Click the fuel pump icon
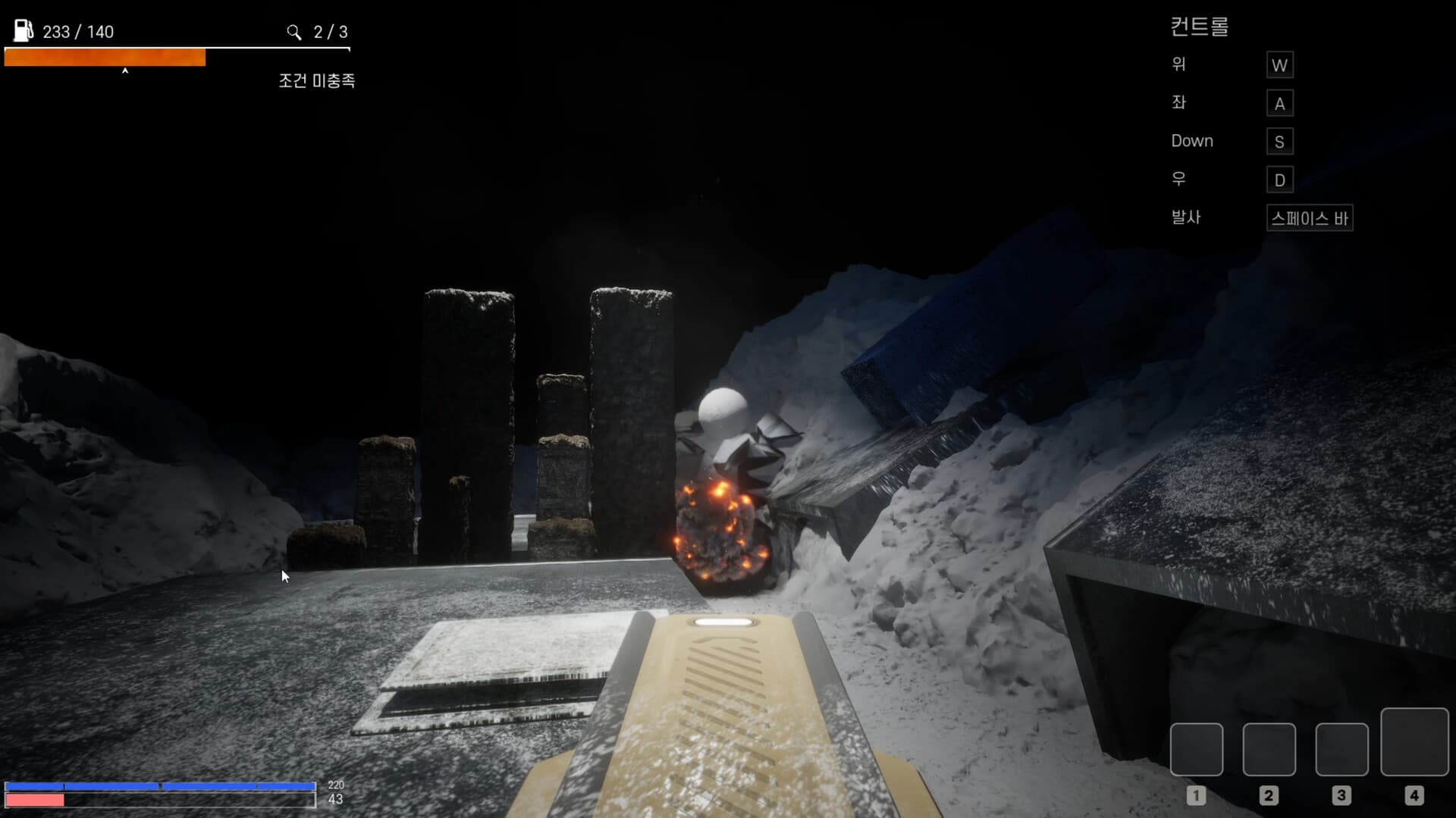Image resolution: width=1456 pixels, height=818 pixels. tap(22, 30)
